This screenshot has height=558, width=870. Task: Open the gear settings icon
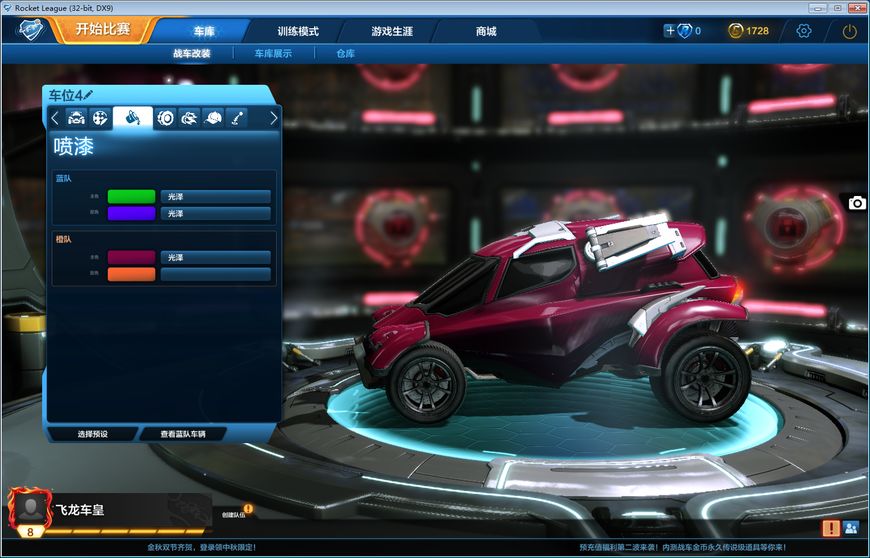[804, 31]
